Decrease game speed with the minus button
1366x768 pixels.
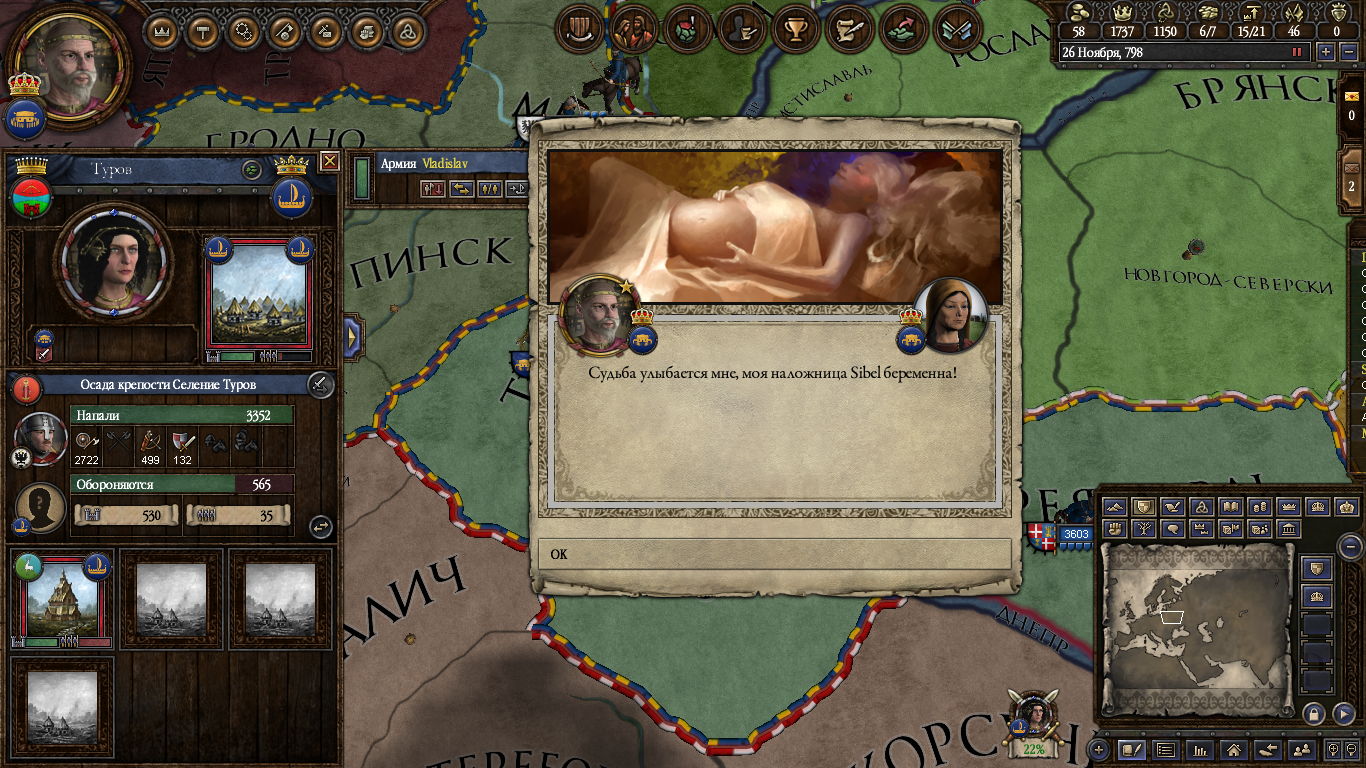pyautogui.click(x=1345, y=52)
